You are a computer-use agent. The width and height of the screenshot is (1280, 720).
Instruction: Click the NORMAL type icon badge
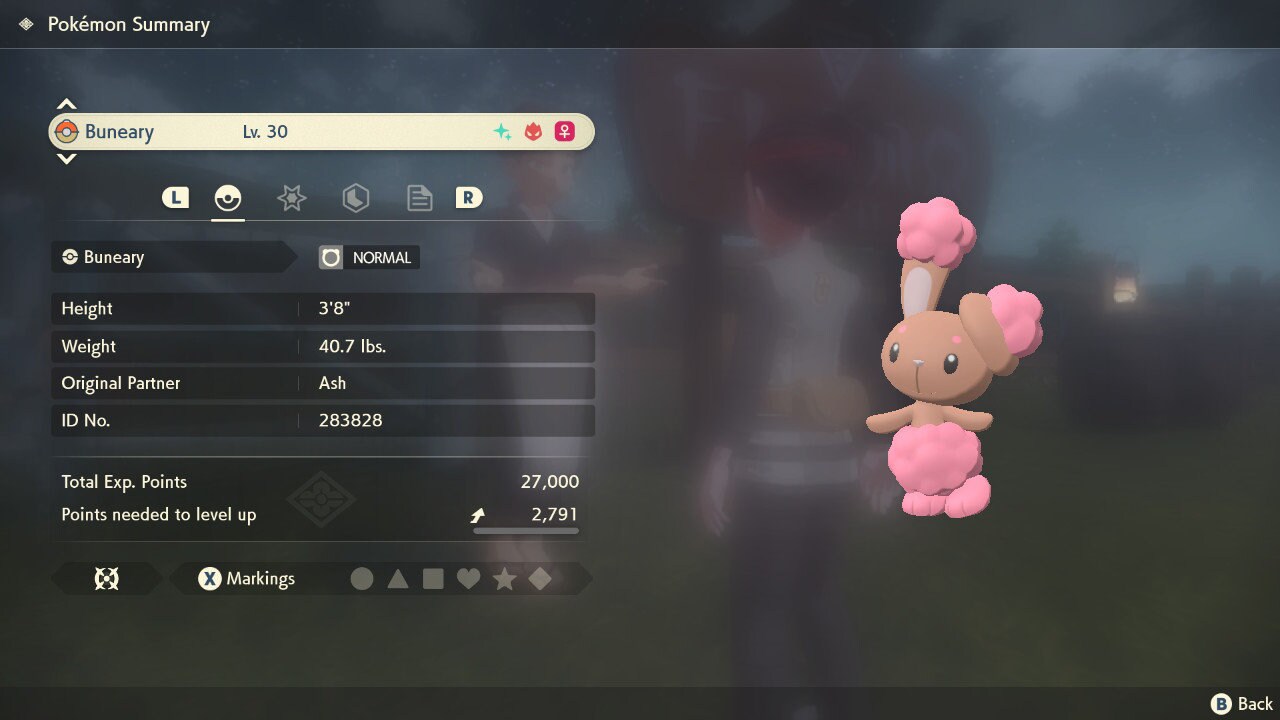[331, 257]
